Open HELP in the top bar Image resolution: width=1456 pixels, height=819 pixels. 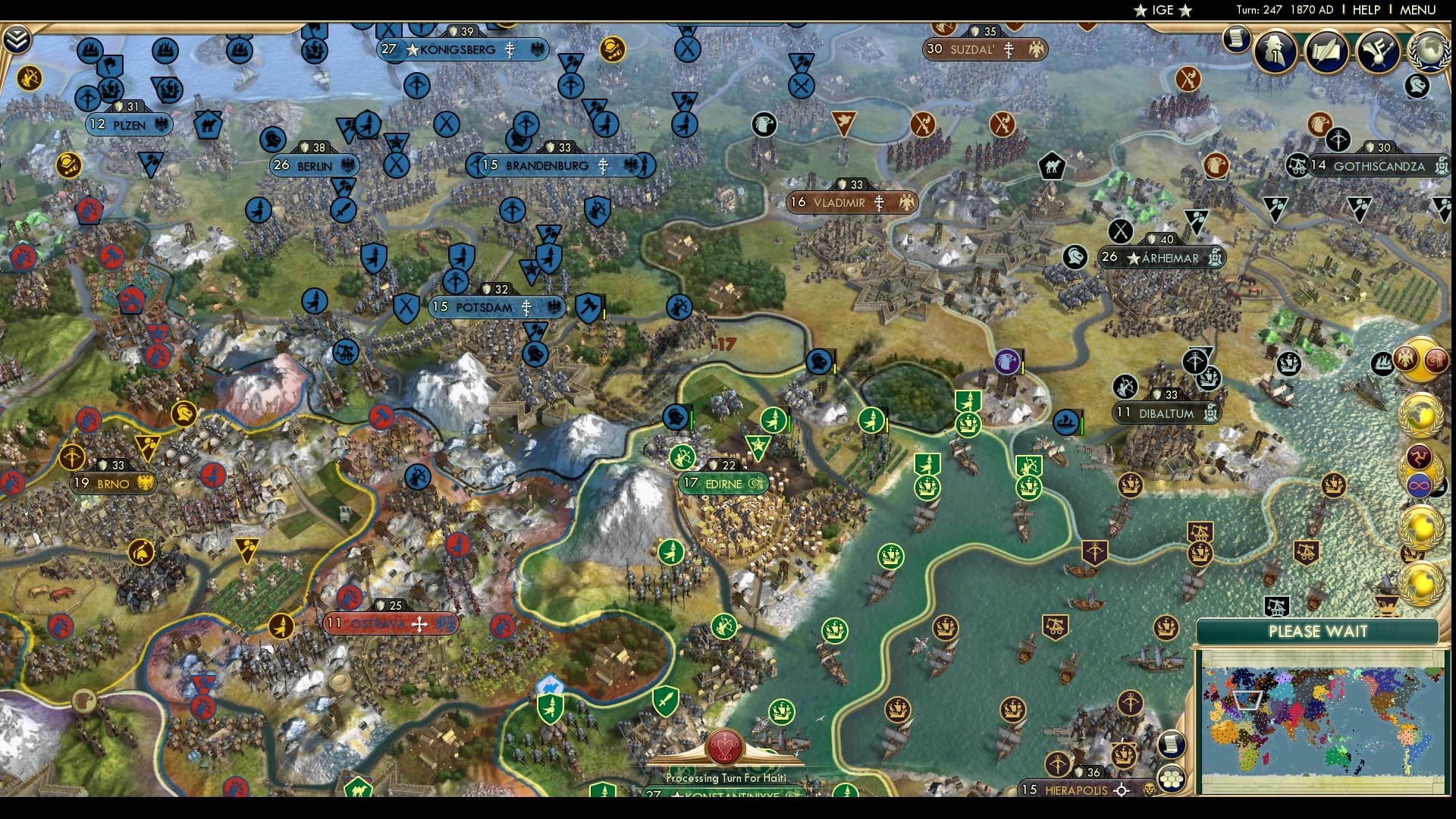click(x=1367, y=11)
